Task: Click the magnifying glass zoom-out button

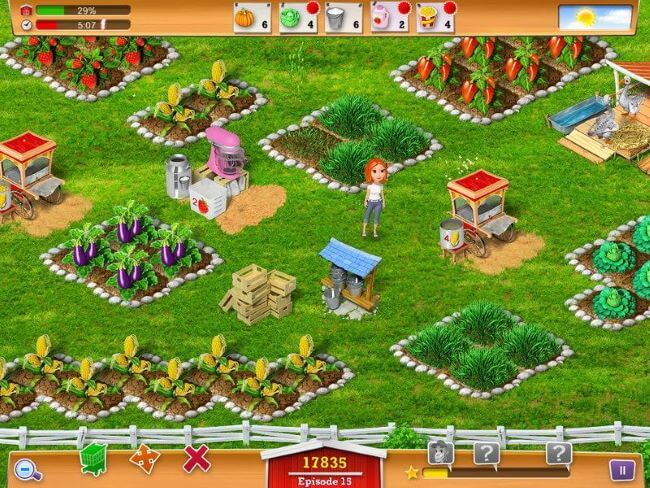Action: (27, 466)
